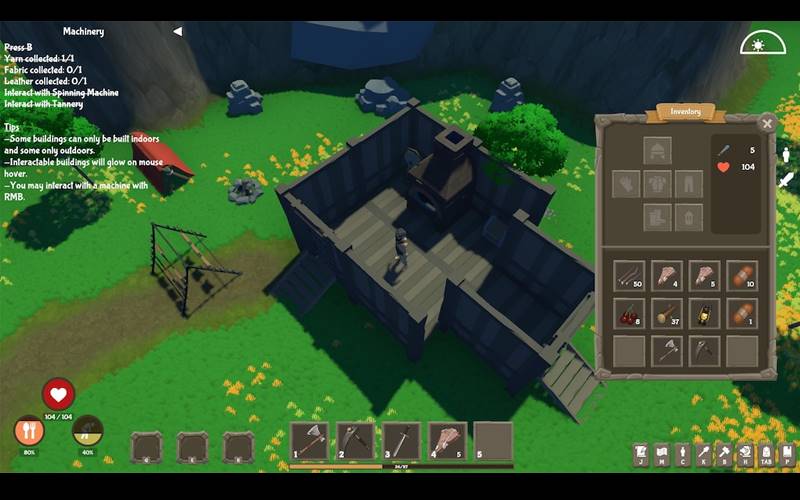Click the helmet equipment slot
Viewport: 800px width, 500px height.
[x=657, y=151]
